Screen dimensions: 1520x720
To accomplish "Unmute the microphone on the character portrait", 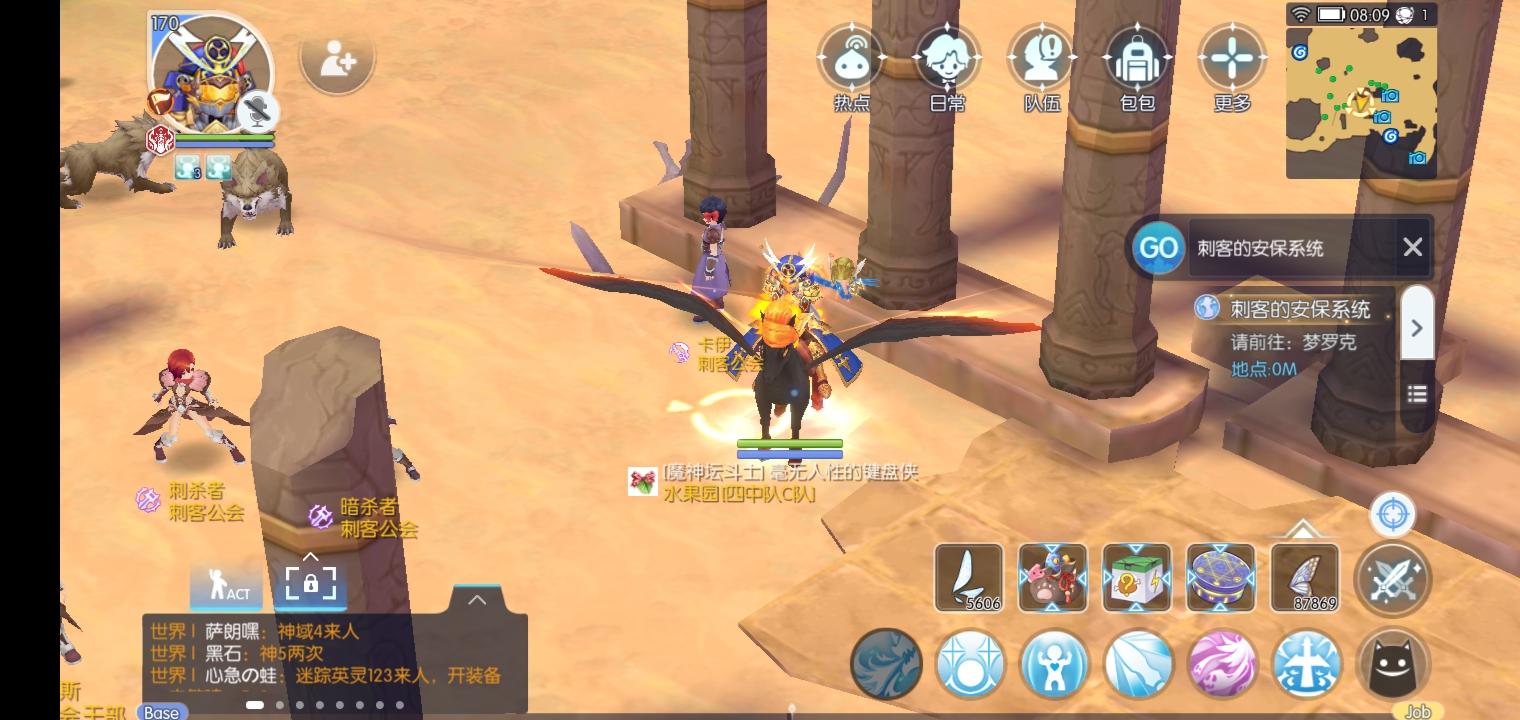I will coord(259,110).
